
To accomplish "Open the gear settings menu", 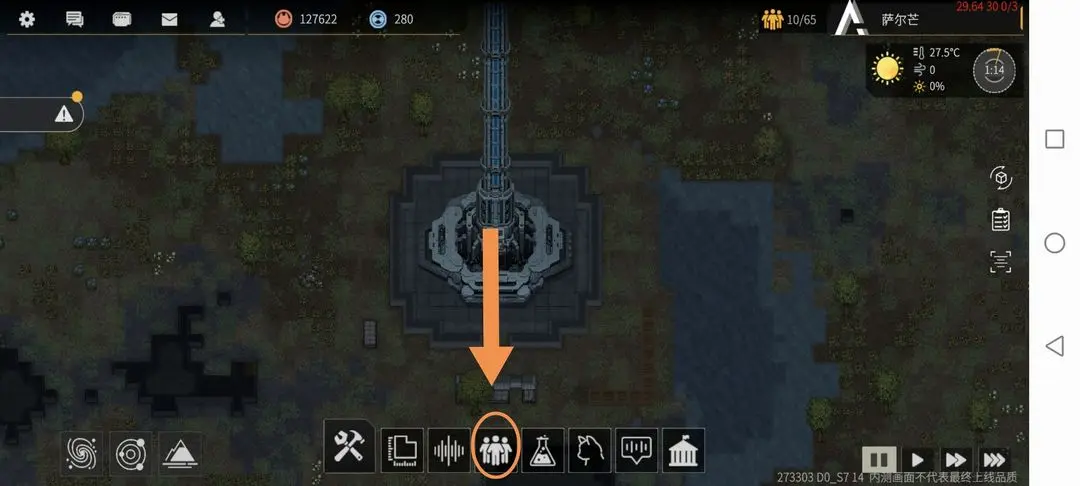I will pos(27,19).
